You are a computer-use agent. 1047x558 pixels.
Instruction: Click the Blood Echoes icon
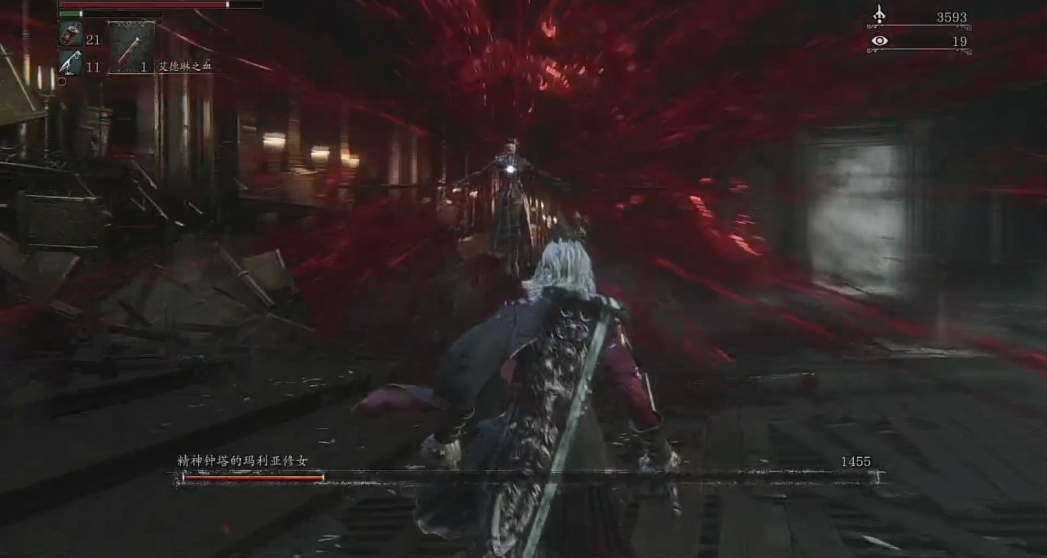click(879, 15)
